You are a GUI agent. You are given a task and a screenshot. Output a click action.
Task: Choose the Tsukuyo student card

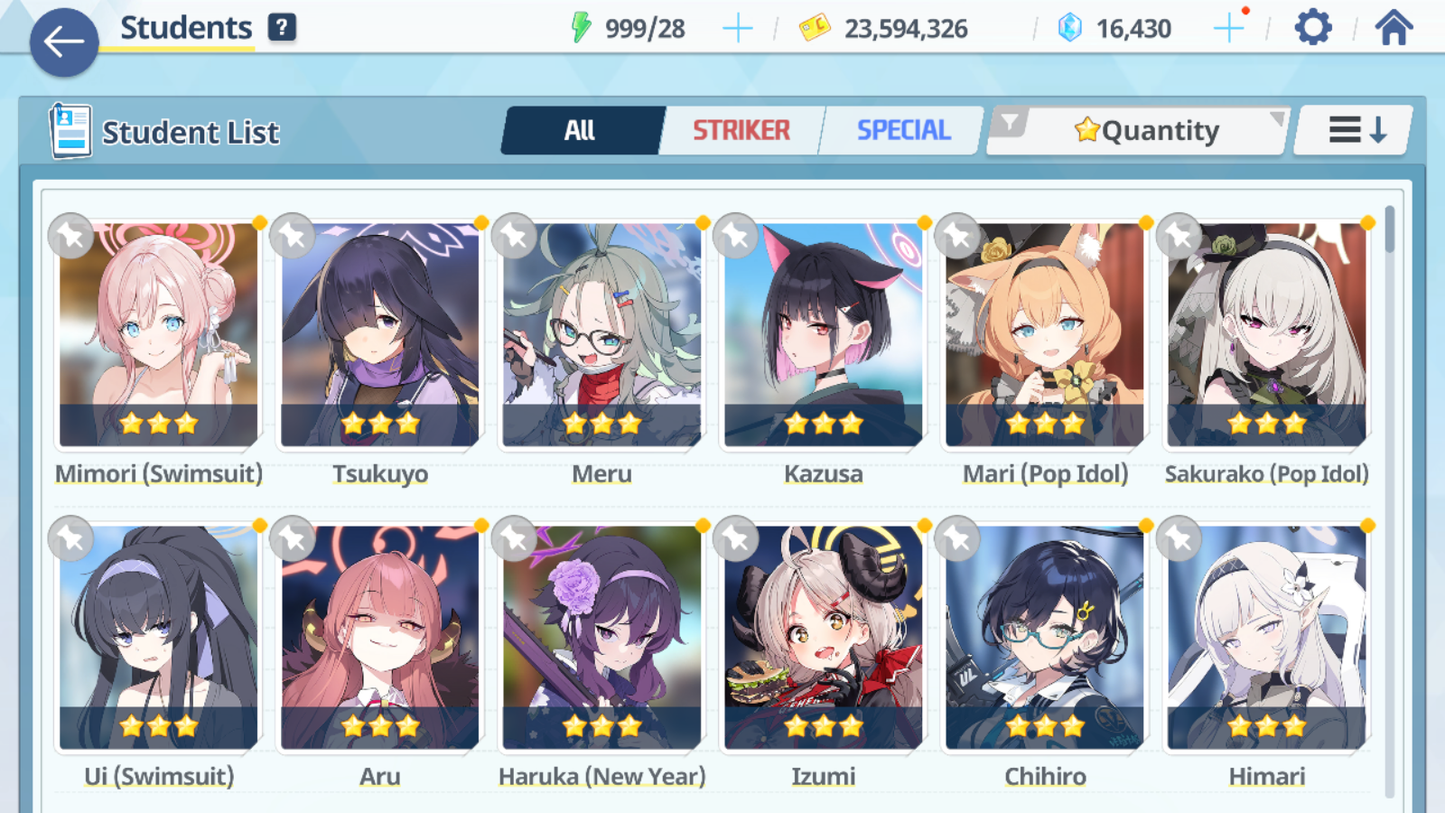380,335
